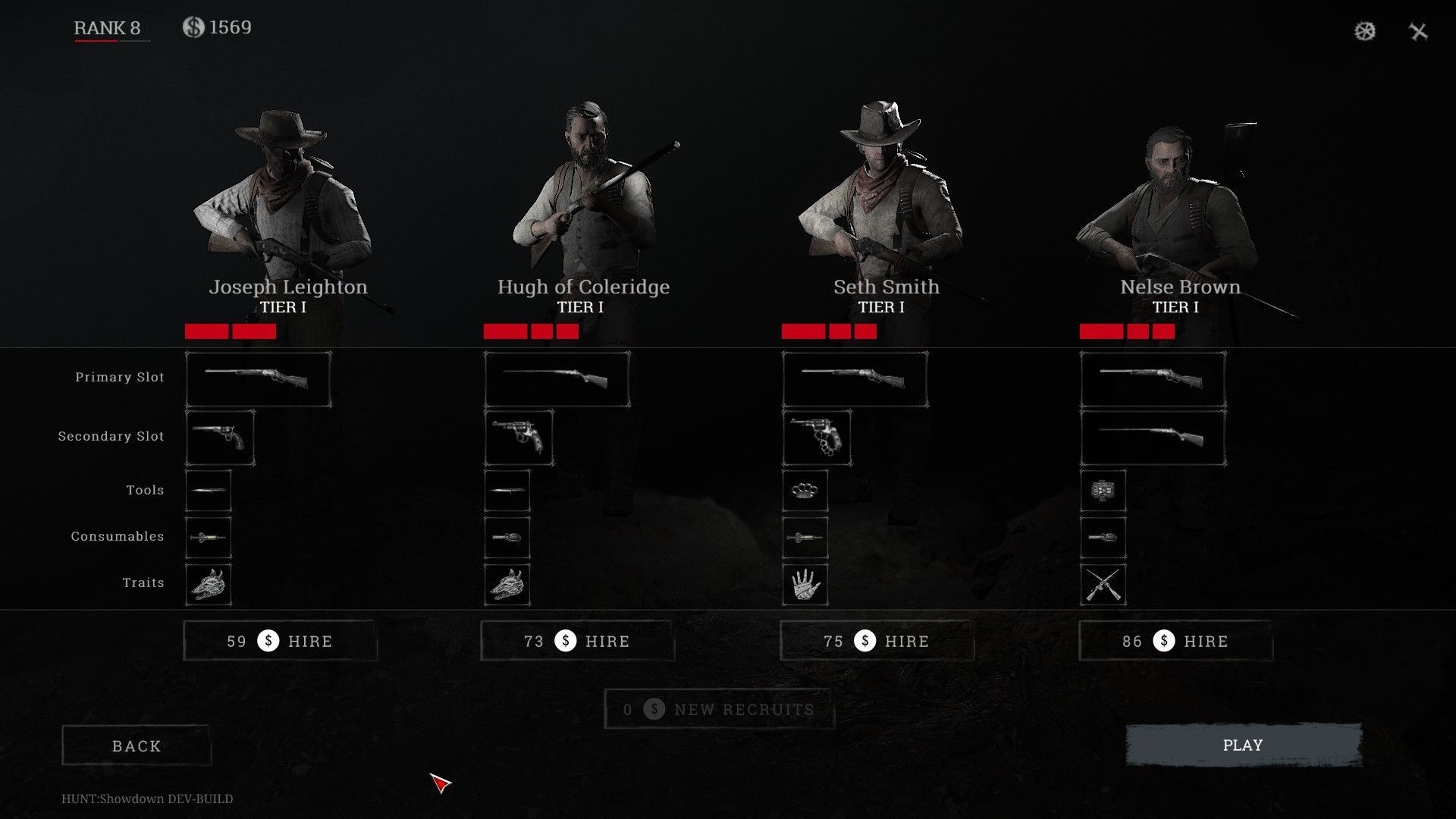
Task: View Seth Smith's knuckle duster tool
Action: tap(805, 491)
